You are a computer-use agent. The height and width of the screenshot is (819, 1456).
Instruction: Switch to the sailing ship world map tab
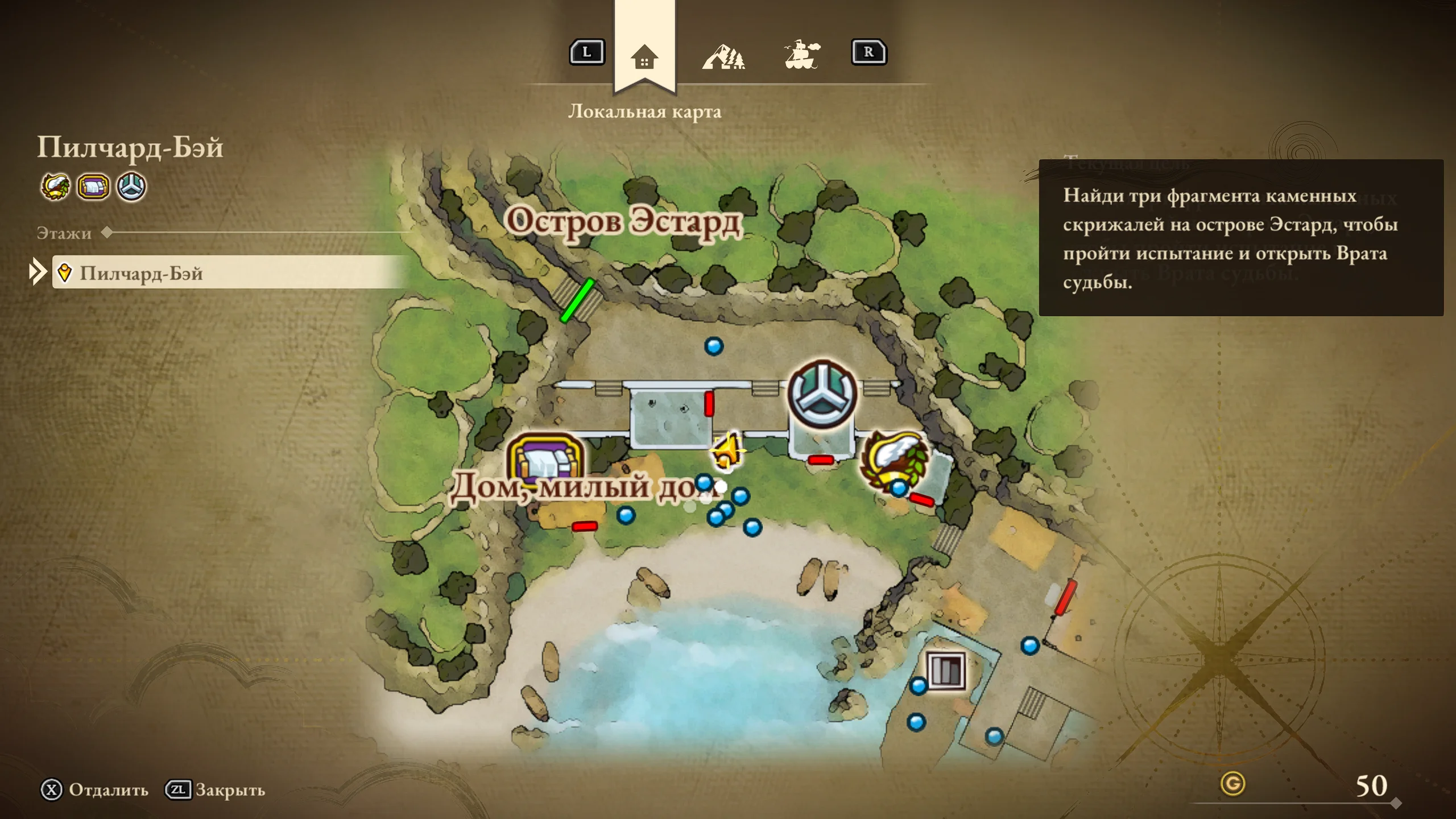[802, 55]
